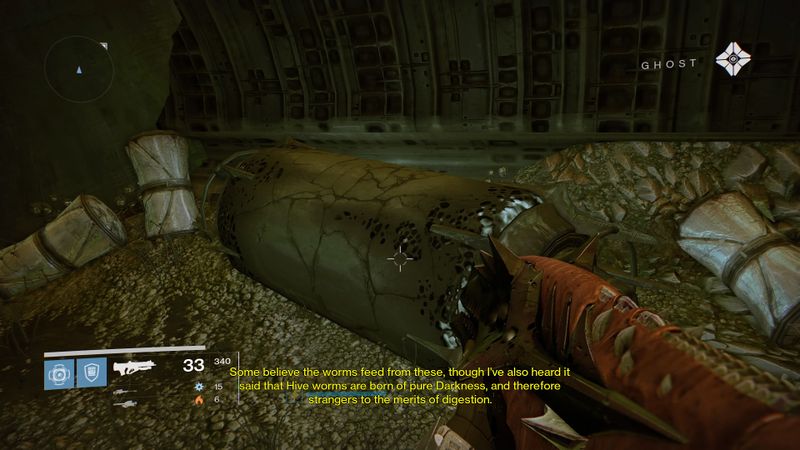Use the shield-shaped melee ability
Screen dimensions: 800x450
tap(90, 374)
